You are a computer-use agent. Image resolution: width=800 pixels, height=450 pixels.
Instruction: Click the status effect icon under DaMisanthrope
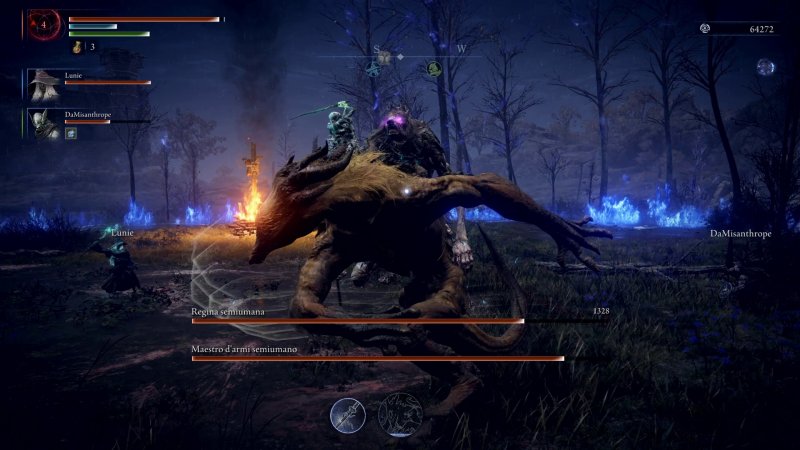[x=72, y=133]
